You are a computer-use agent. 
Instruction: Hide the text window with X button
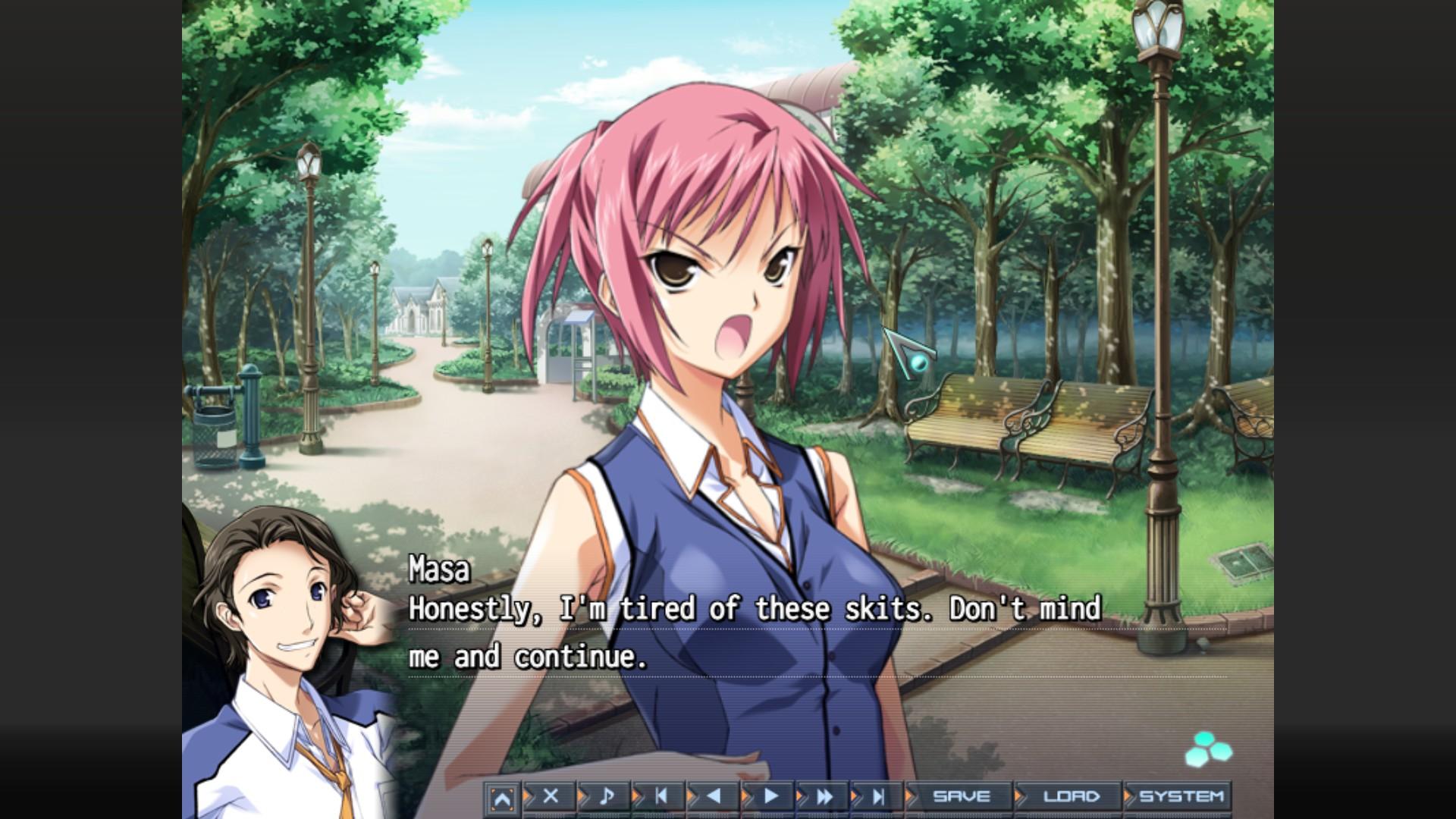point(551,796)
